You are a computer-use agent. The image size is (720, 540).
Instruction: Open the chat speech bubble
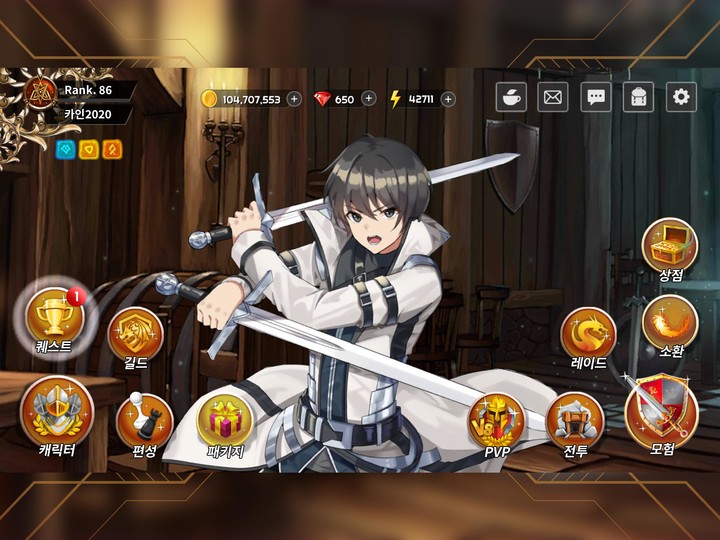596,97
